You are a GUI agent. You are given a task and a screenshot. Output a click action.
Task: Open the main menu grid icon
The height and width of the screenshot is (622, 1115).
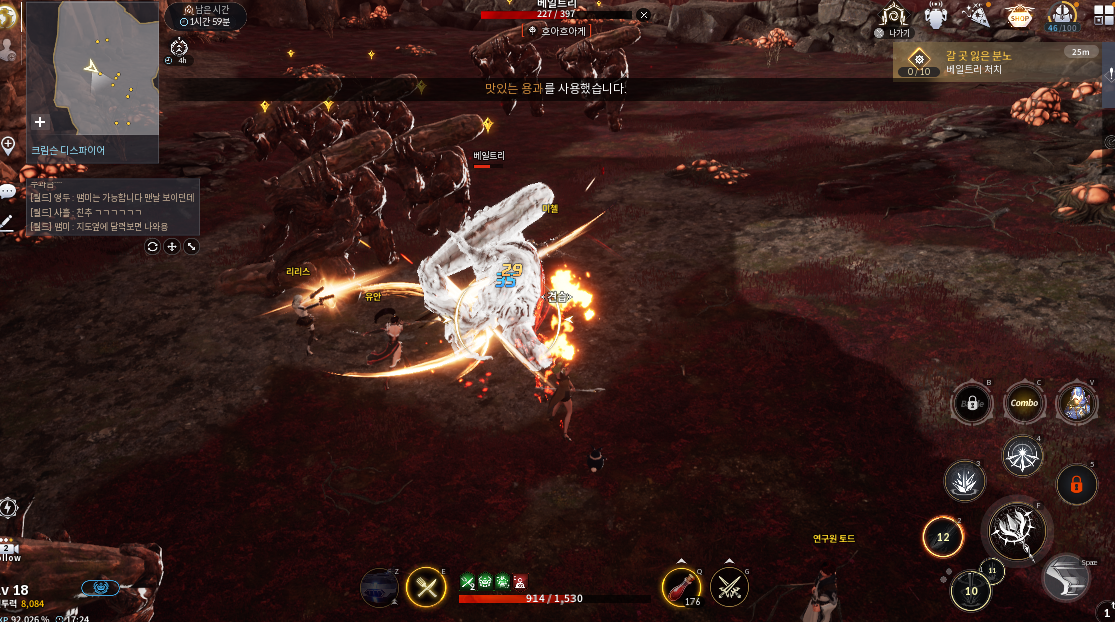pyautogui.click(x=1103, y=16)
